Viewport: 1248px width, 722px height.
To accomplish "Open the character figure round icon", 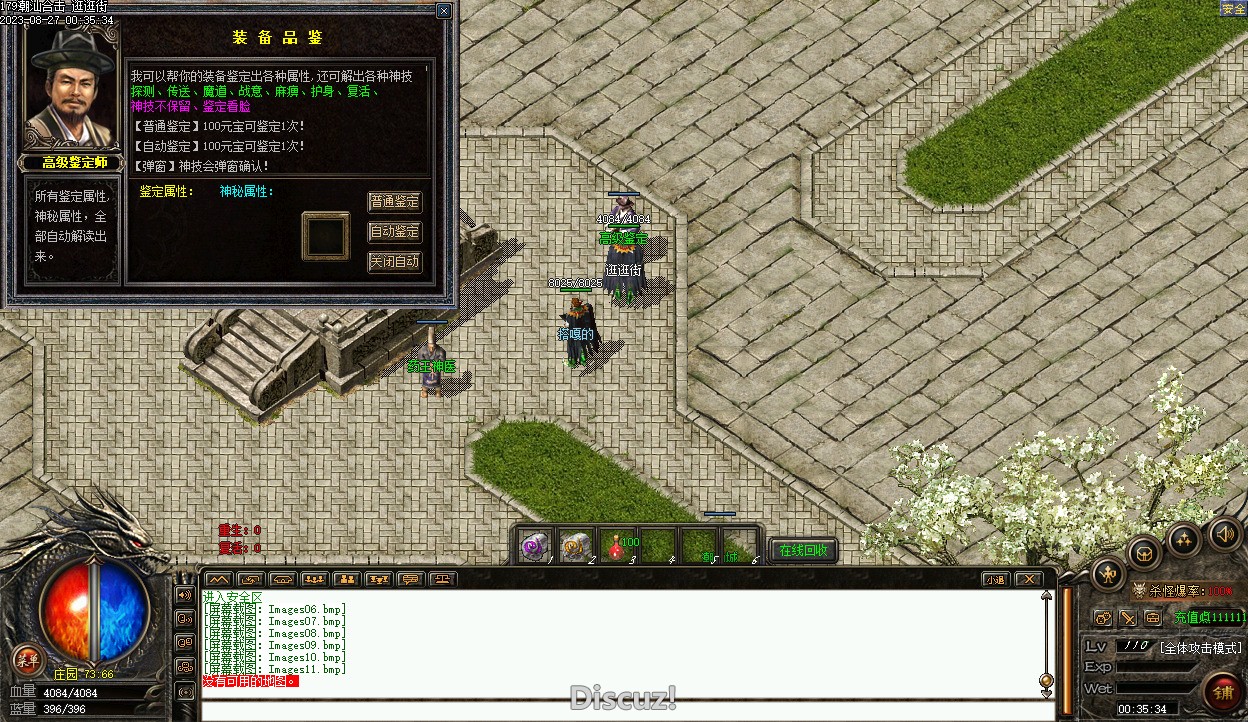I will click(x=1109, y=573).
